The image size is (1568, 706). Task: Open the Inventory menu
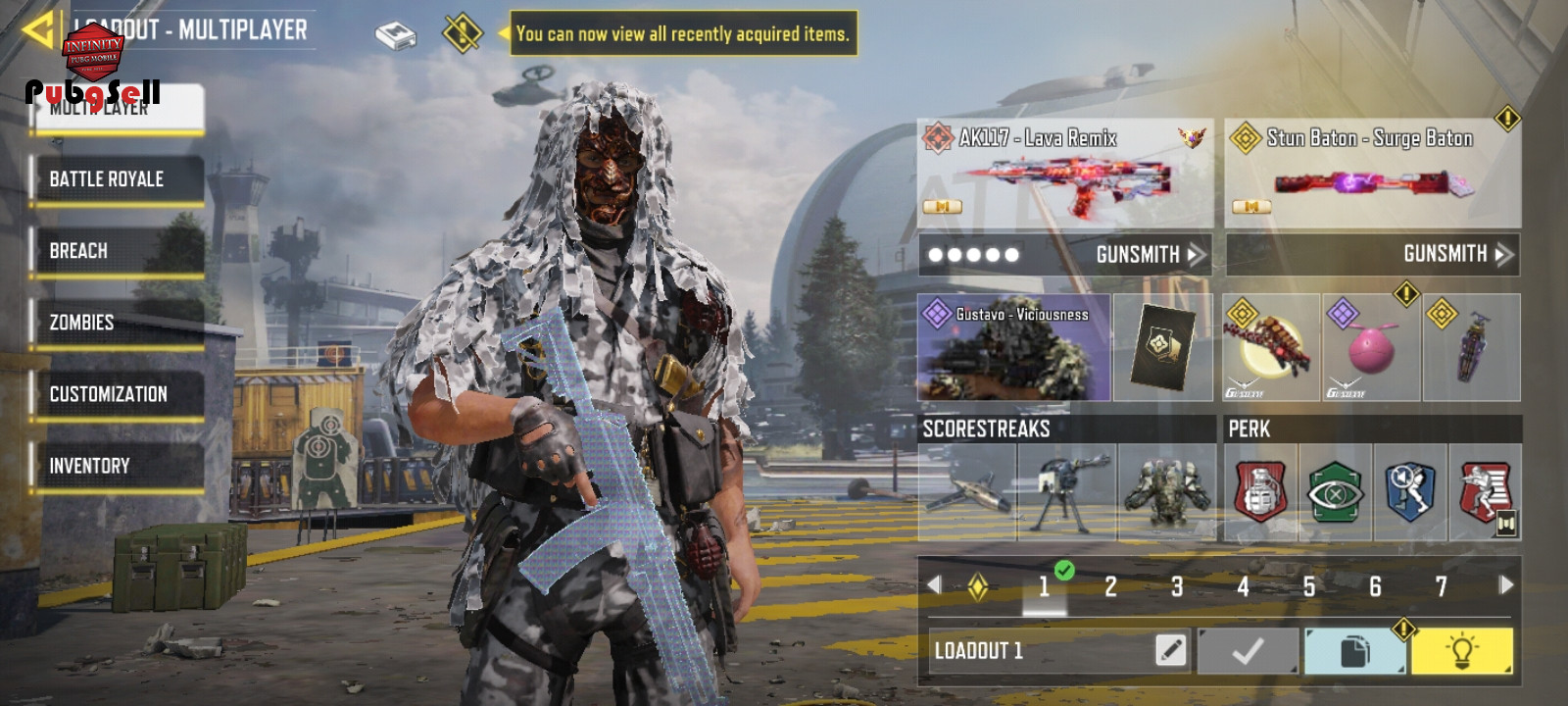click(x=118, y=466)
